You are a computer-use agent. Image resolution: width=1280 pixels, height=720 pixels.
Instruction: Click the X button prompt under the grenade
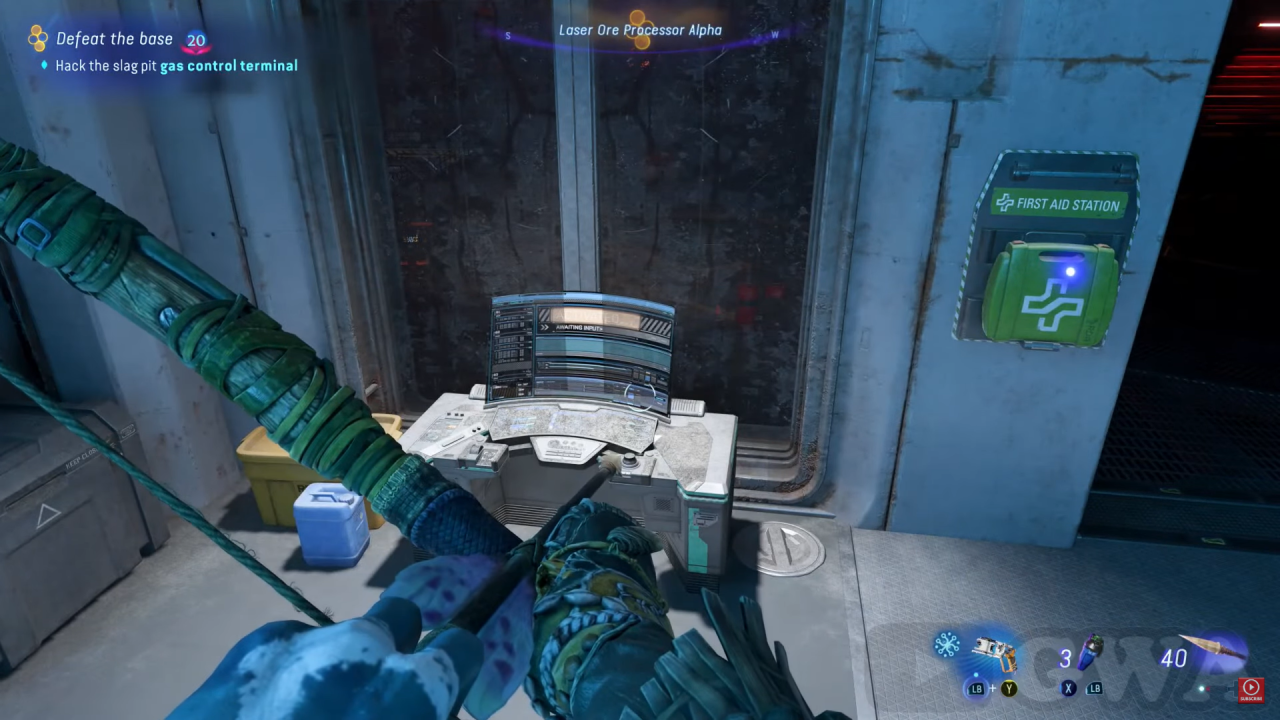tap(1068, 687)
